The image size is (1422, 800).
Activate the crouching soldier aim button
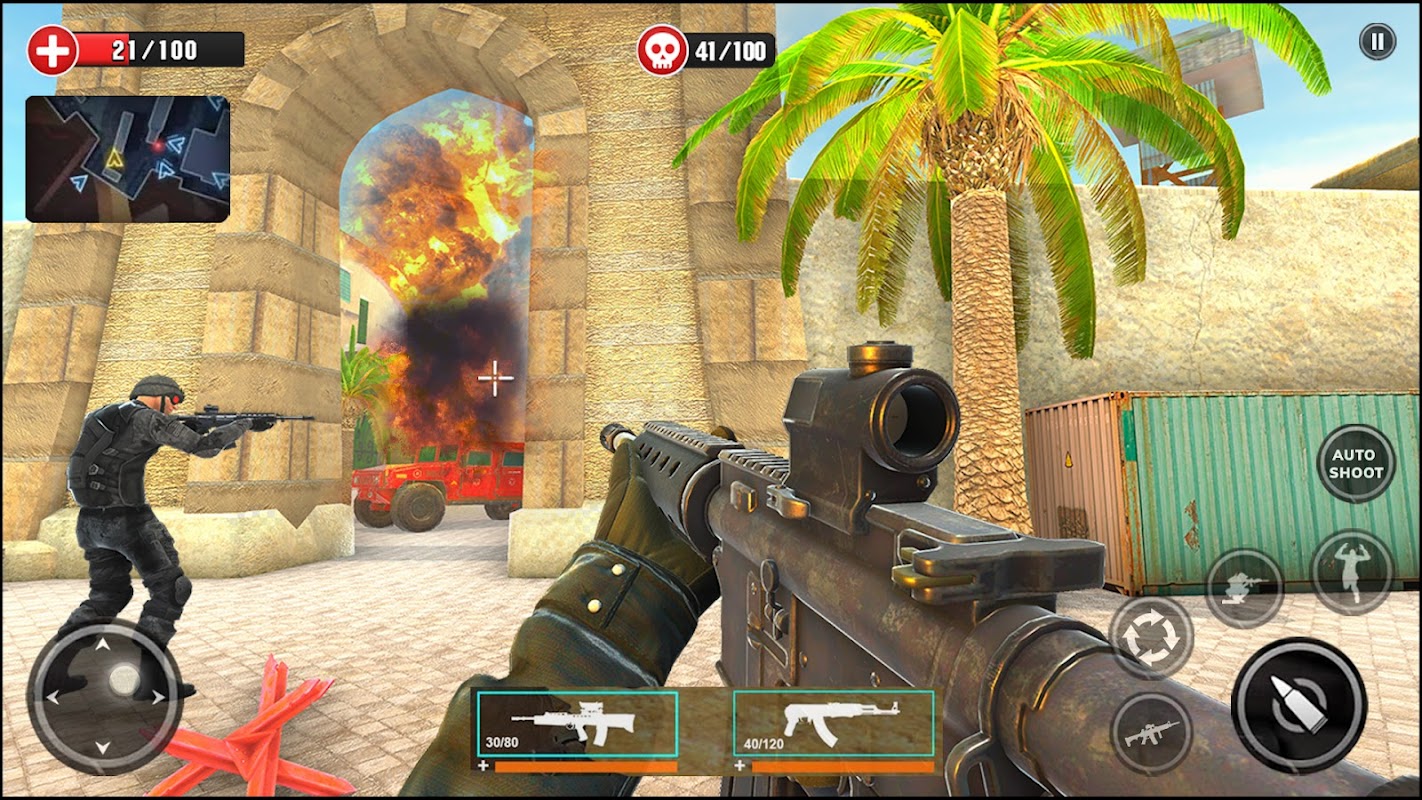coord(1245,588)
